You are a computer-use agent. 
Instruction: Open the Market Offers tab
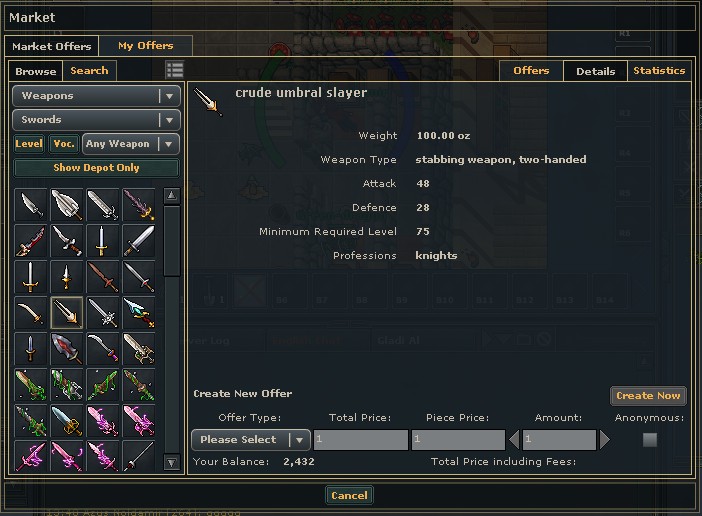[x=52, y=46]
